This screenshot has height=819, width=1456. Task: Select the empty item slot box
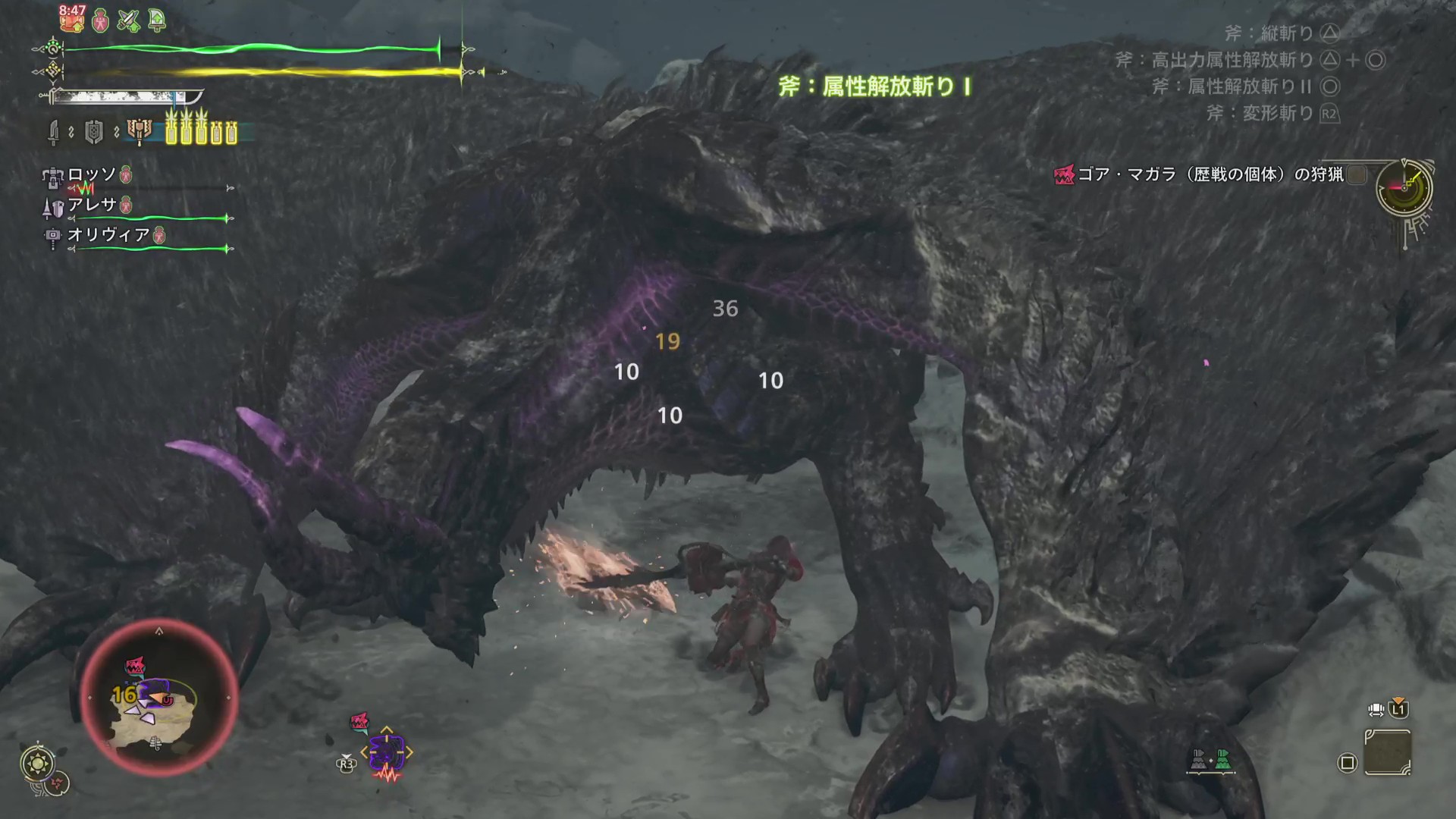[1388, 752]
